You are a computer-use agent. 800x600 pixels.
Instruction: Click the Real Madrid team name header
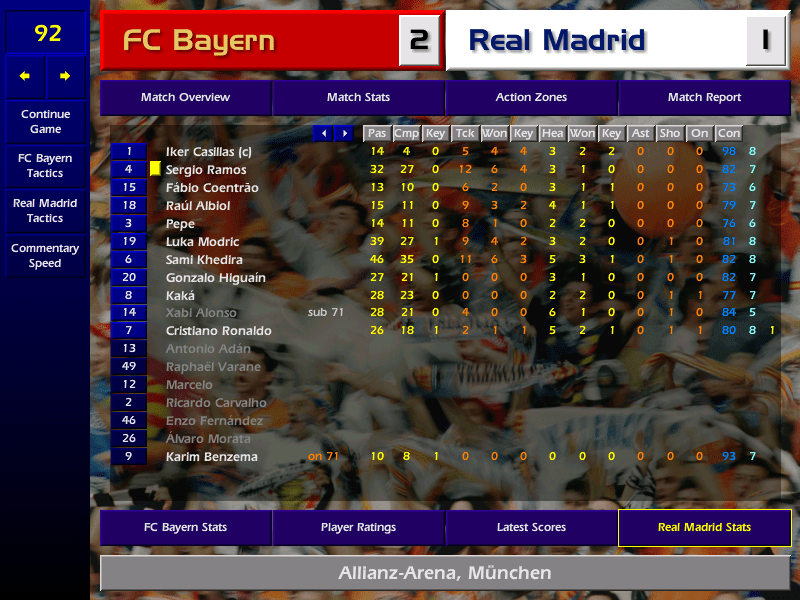557,41
